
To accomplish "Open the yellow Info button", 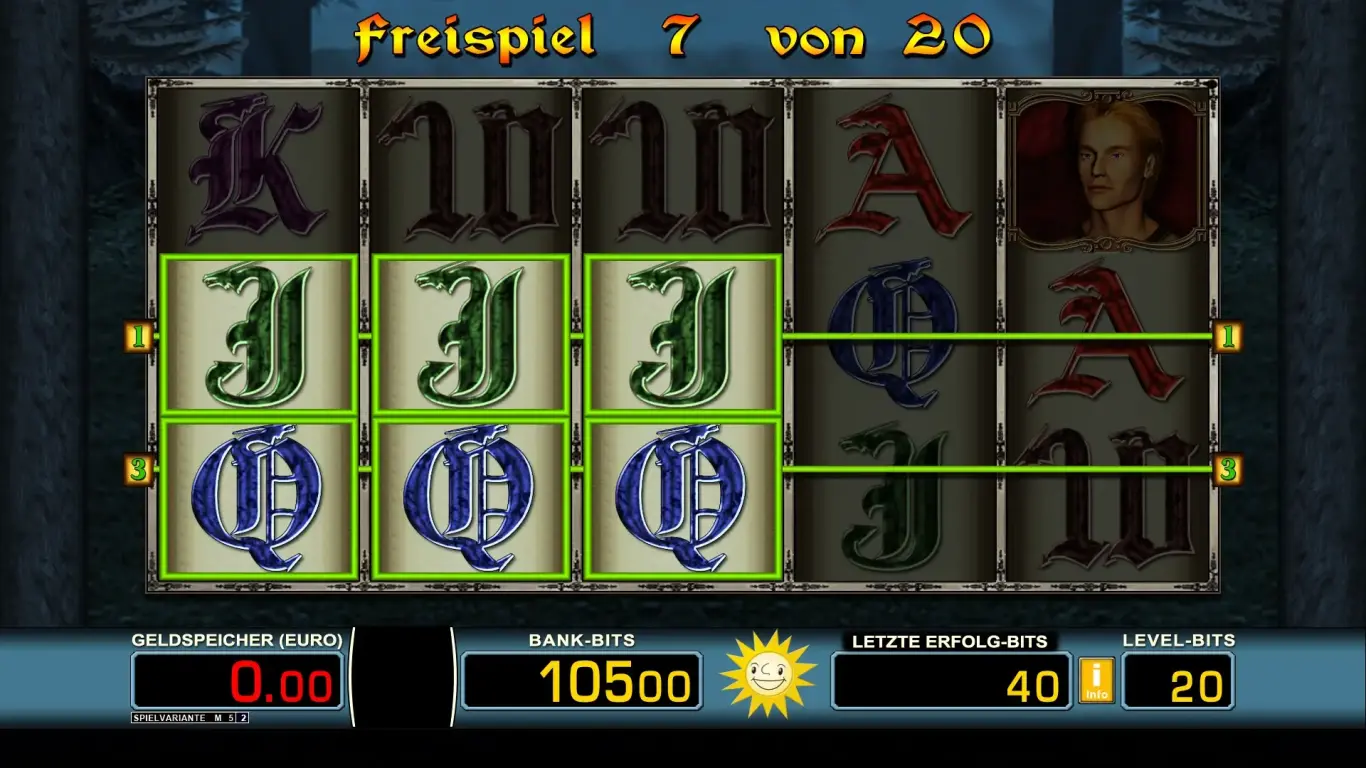I will 1097,678.
